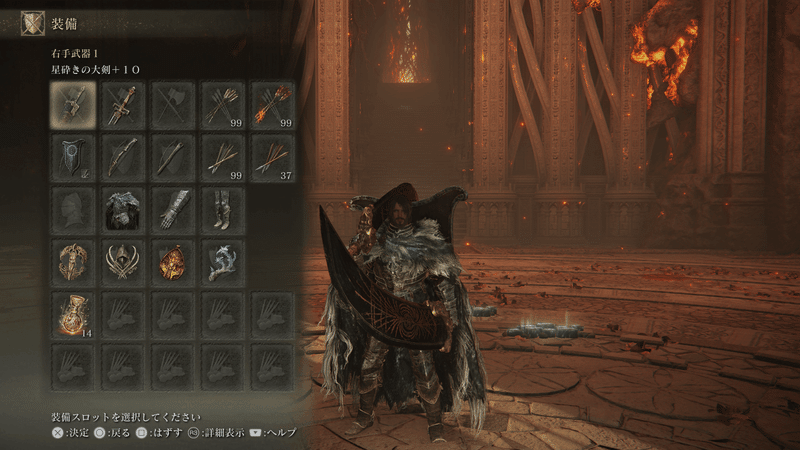Open the bolt slot showing 37
This screenshot has width=800, height=450.
click(x=273, y=157)
